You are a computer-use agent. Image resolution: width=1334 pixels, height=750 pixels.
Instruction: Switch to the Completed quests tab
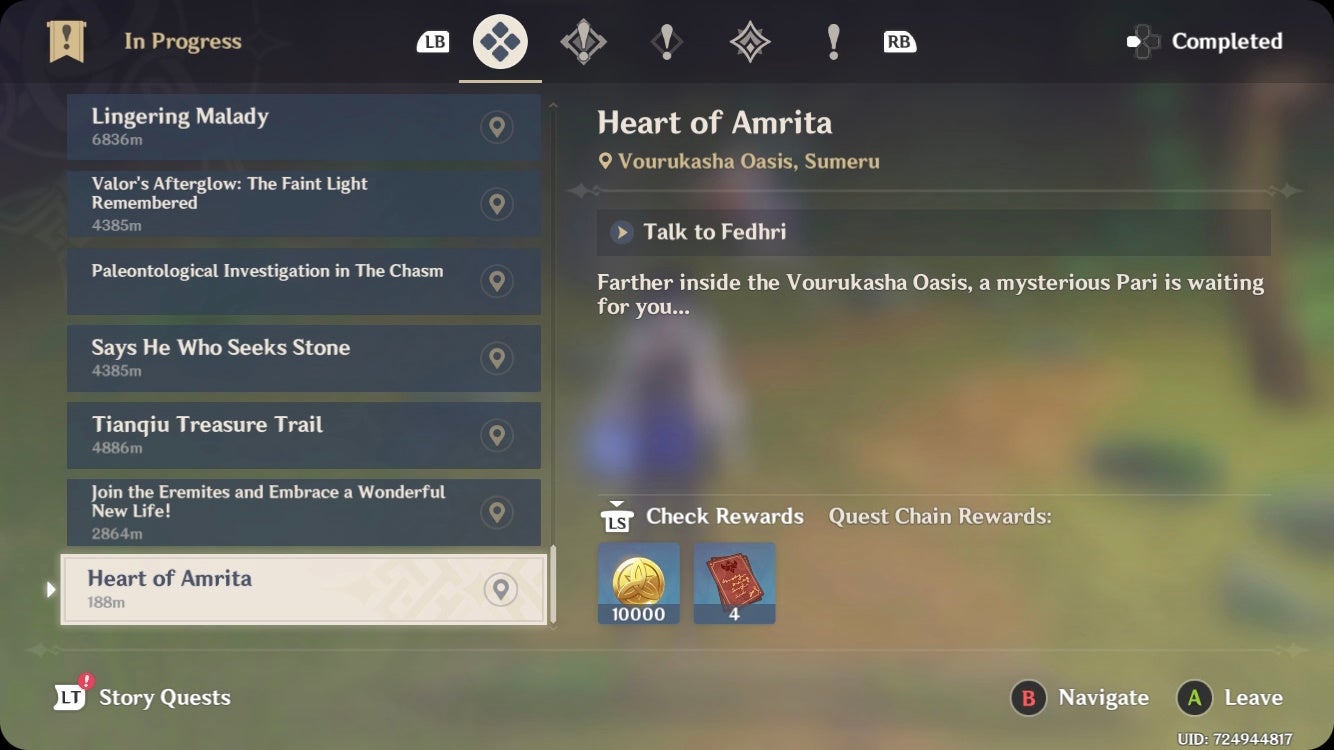point(1204,41)
